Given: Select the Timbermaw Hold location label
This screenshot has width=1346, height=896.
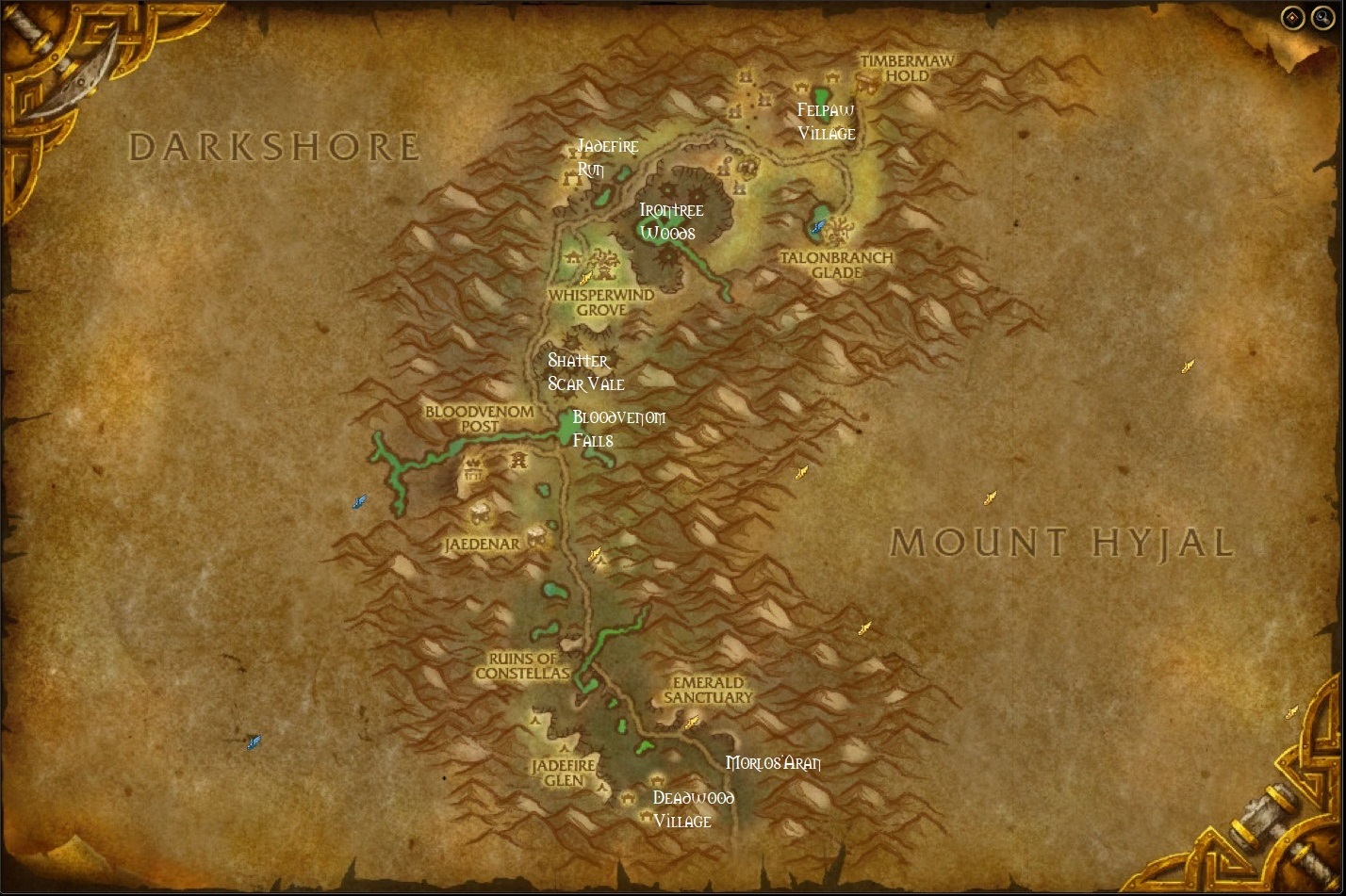Looking at the screenshot, I should click(907, 68).
